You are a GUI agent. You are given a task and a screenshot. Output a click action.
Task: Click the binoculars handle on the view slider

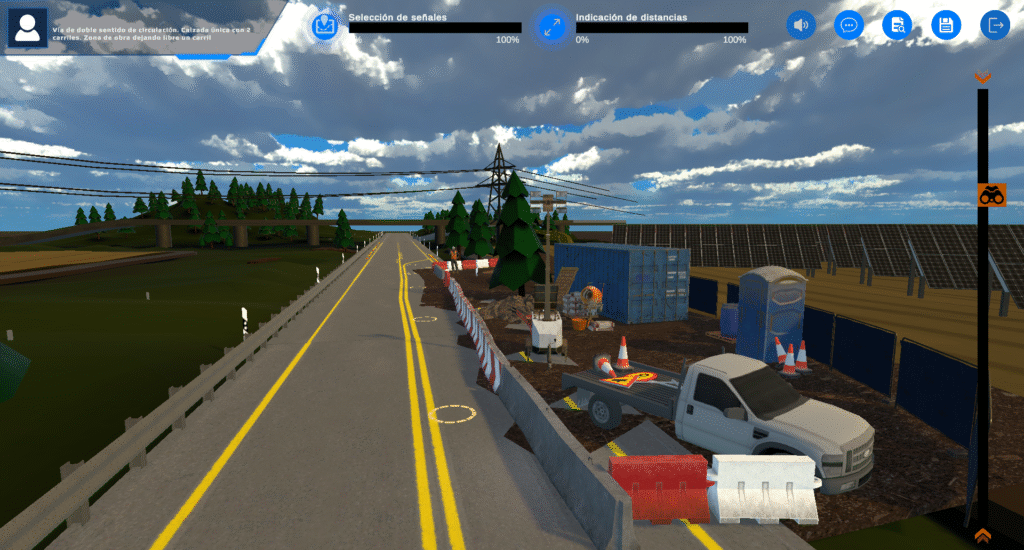991,196
